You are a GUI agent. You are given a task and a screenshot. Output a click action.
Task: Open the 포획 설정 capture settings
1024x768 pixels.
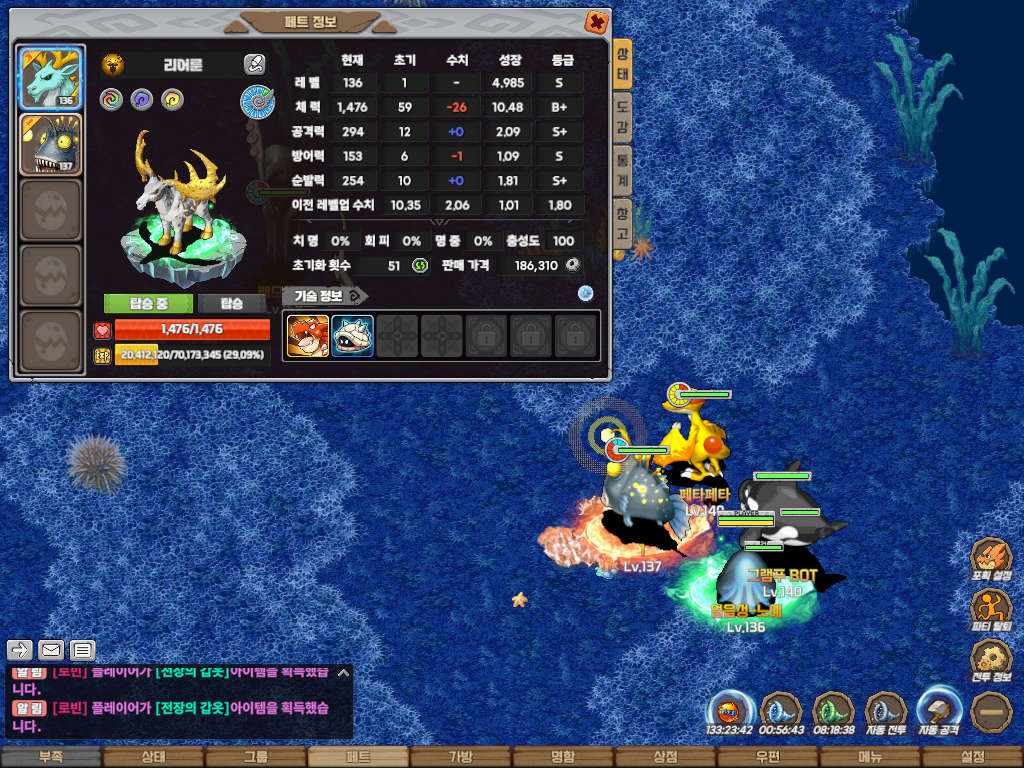pos(991,559)
